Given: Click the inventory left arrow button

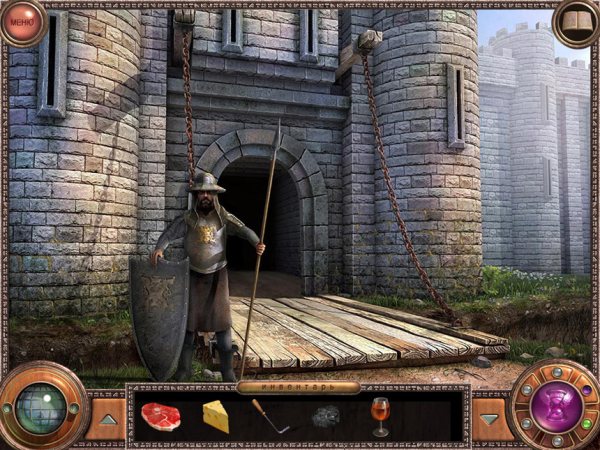Looking at the screenshot, I should (107, 418).
